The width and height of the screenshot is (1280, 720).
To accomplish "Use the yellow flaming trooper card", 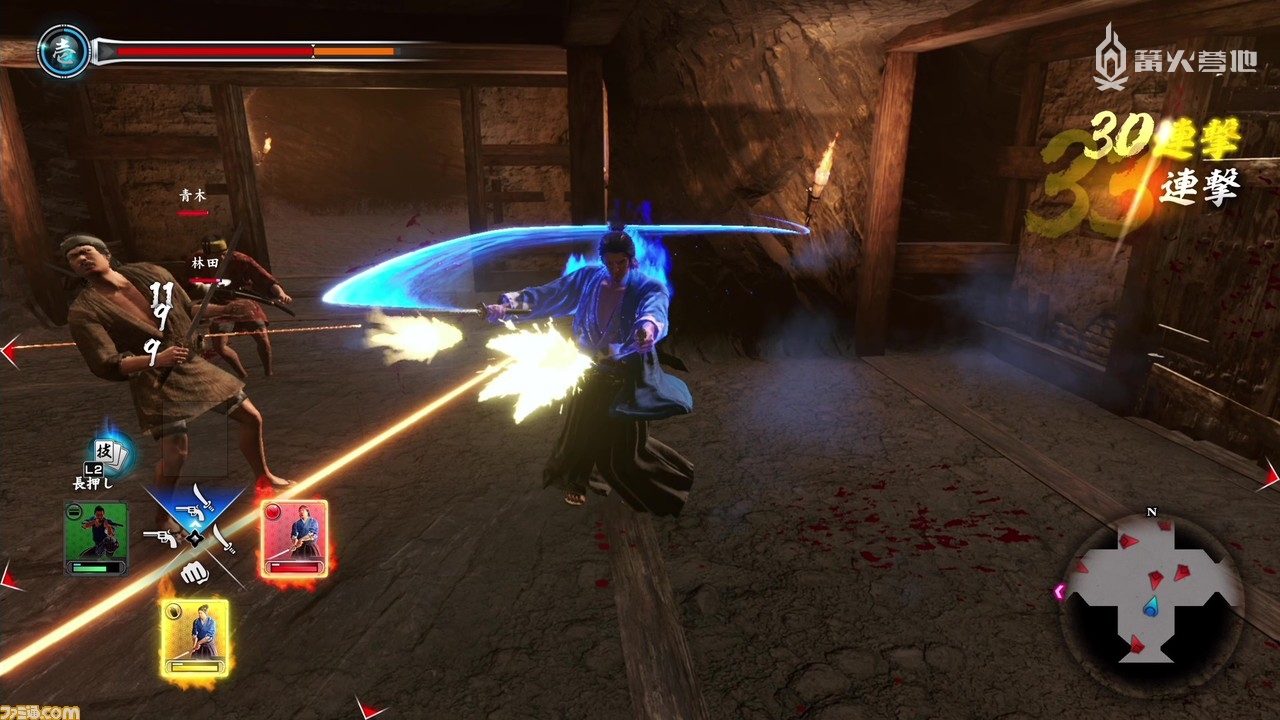I will [x=195, y=636].
